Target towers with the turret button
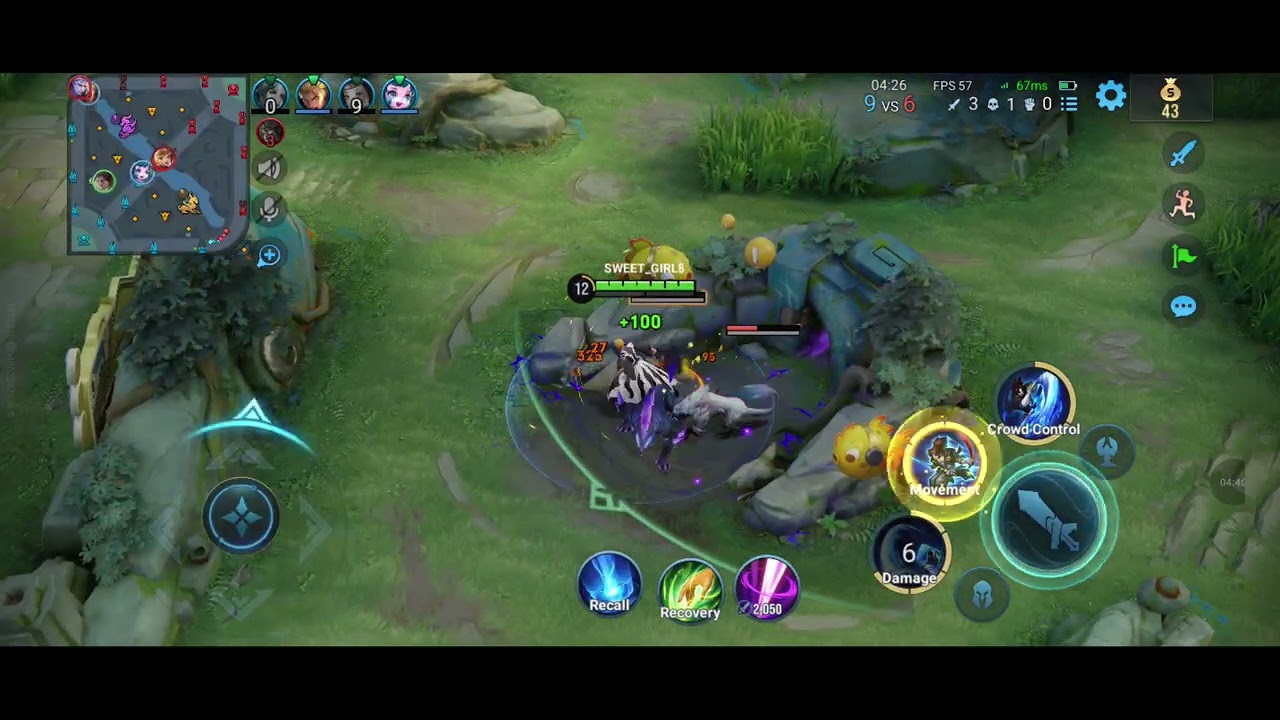The width and height of the screenshot is (1280, 720). (1106, 449)
